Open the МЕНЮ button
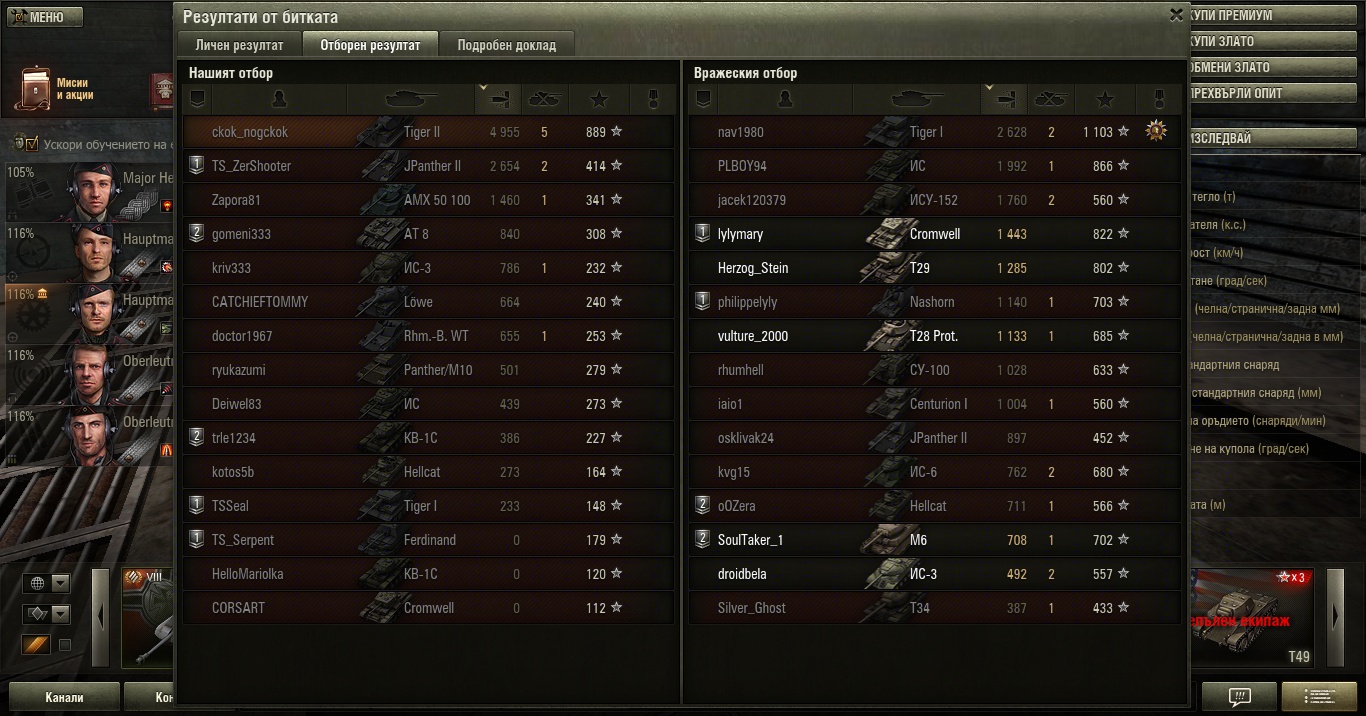 (42, 17)
